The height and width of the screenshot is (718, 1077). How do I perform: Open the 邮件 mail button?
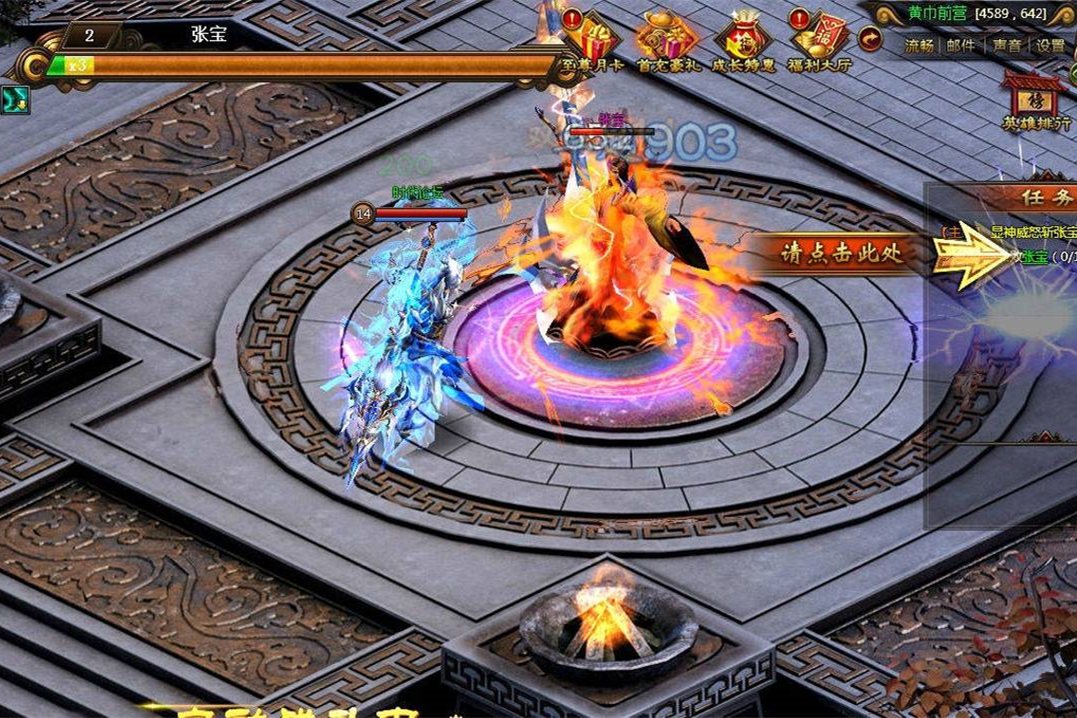tap(960, 45)
